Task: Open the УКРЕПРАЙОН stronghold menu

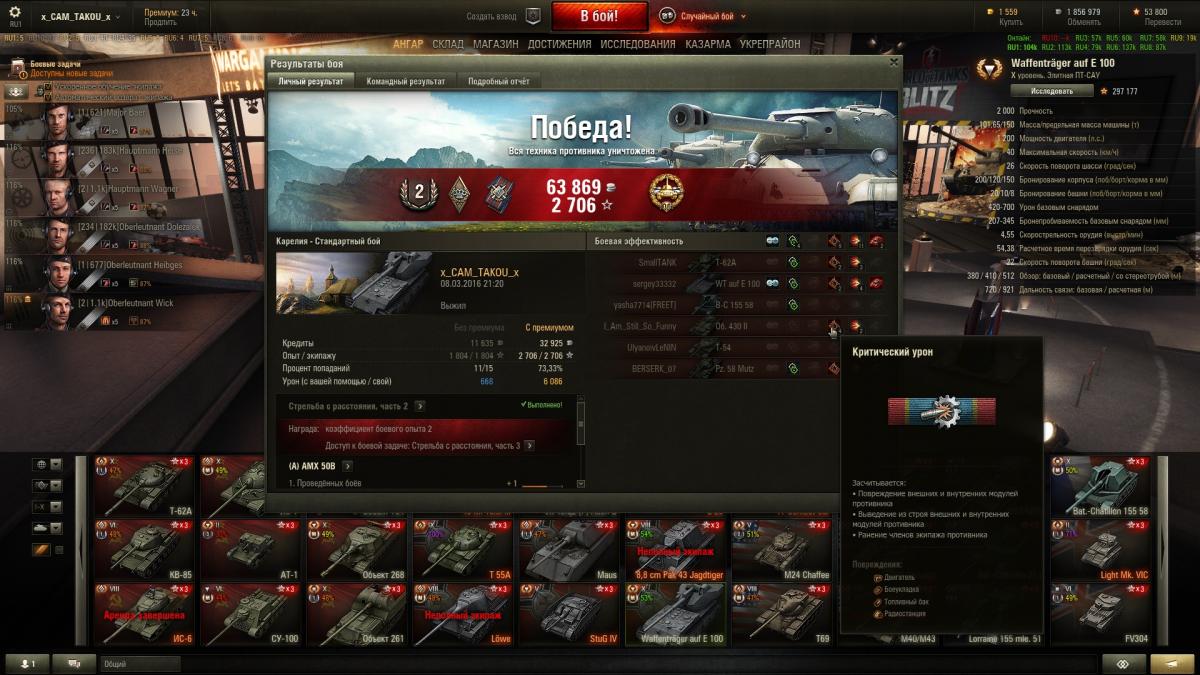Action: click(x=769, y=44)
